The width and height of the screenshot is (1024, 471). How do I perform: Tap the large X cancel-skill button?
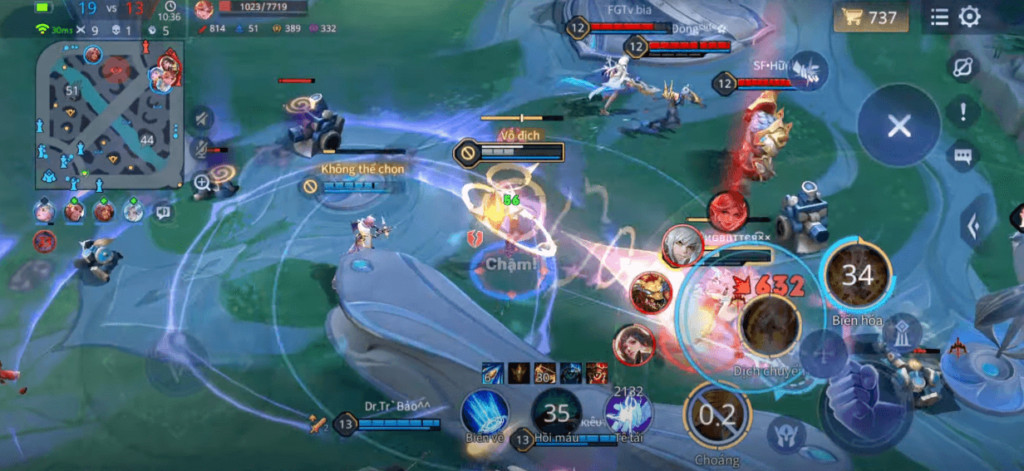(x=898, y=126)
